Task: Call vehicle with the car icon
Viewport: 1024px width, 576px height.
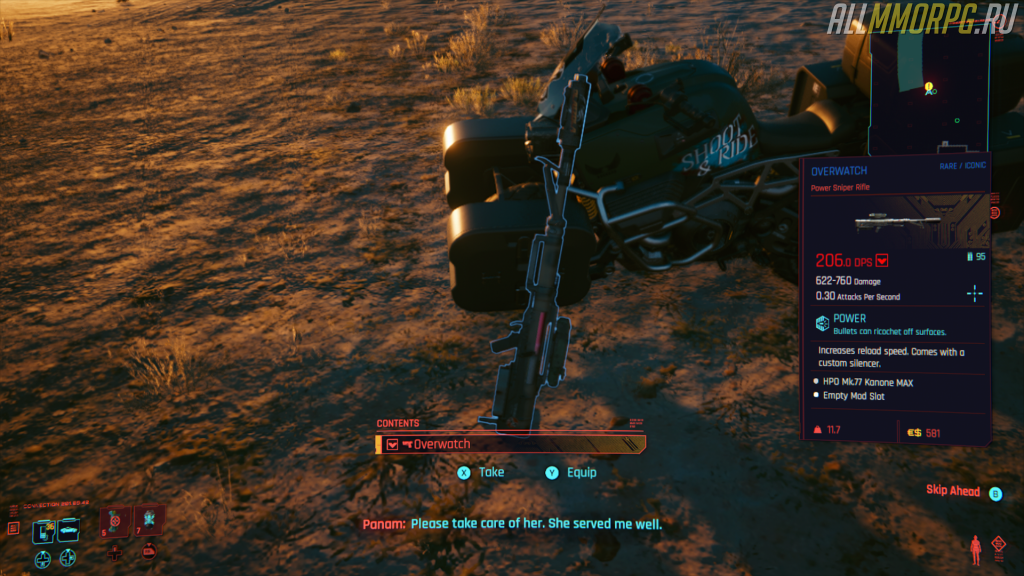Action: click(68, 532)
